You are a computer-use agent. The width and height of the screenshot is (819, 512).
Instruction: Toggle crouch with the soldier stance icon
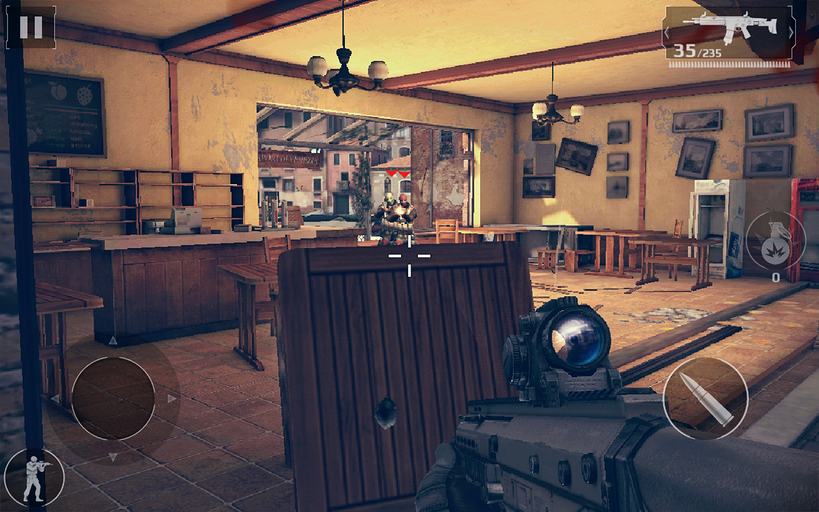point(34,478)
